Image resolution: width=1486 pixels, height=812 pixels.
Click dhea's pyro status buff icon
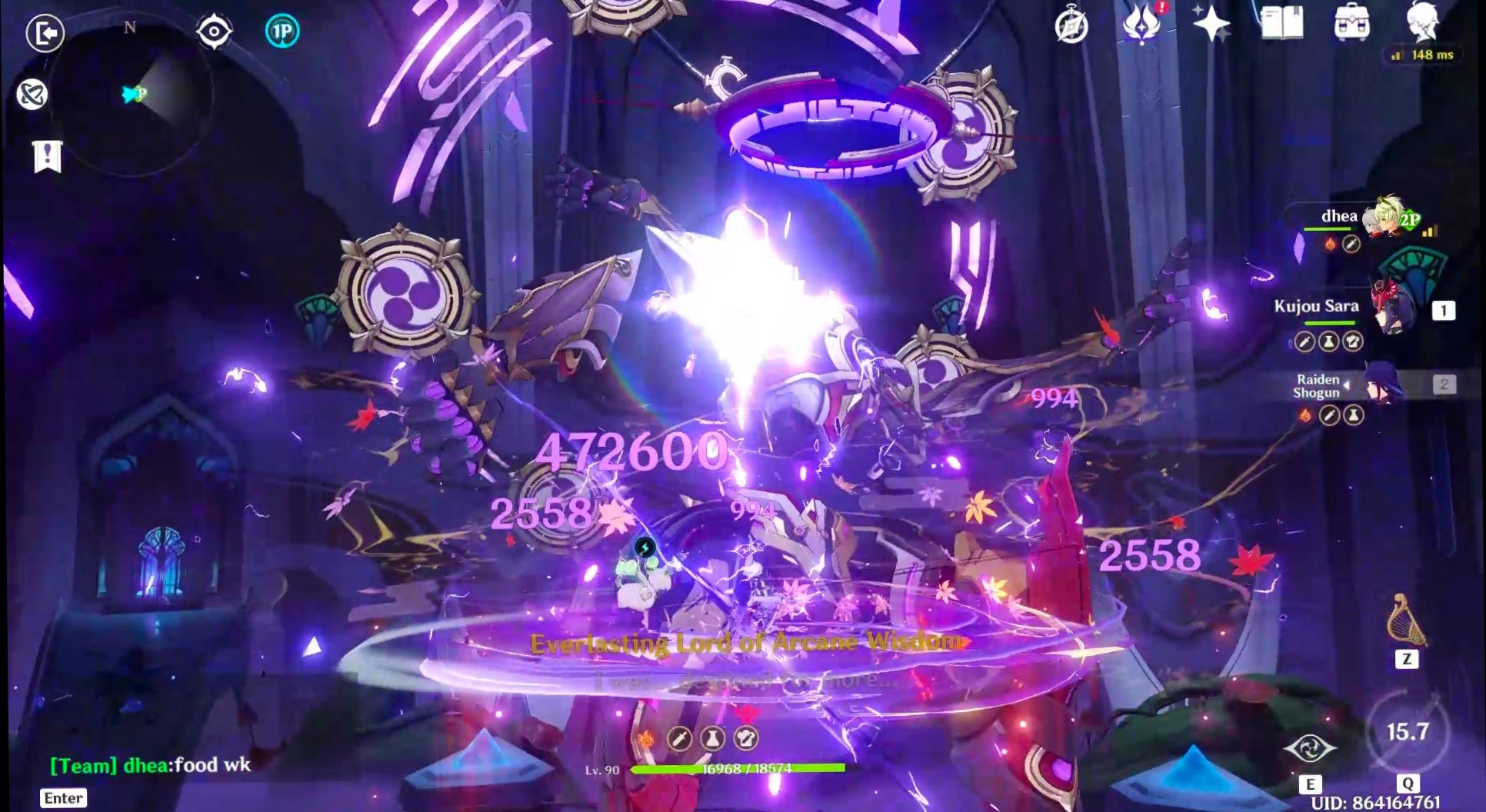pos(1331,244)
